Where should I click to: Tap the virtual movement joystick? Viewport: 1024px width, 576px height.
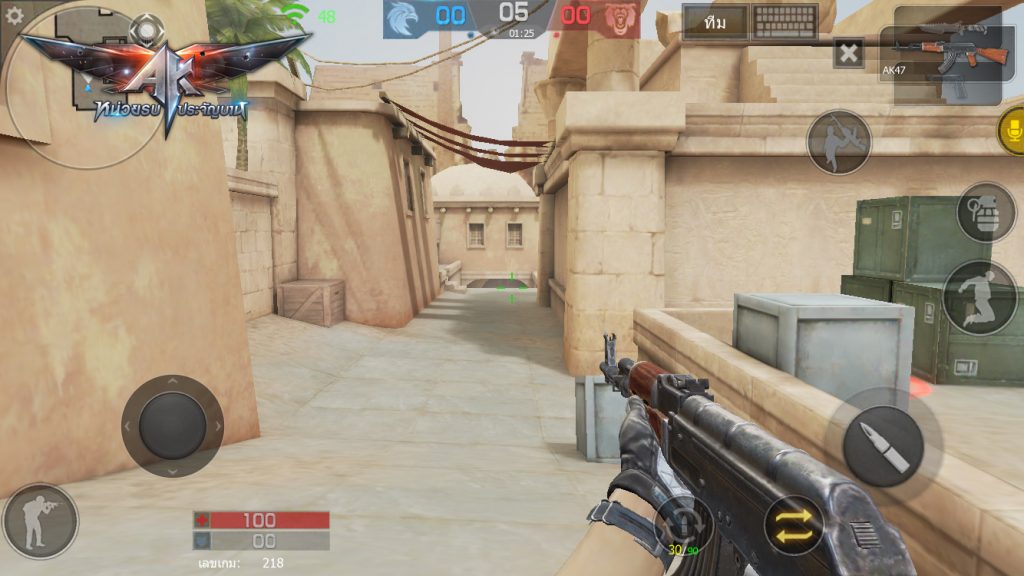click(x=172, y=425)
